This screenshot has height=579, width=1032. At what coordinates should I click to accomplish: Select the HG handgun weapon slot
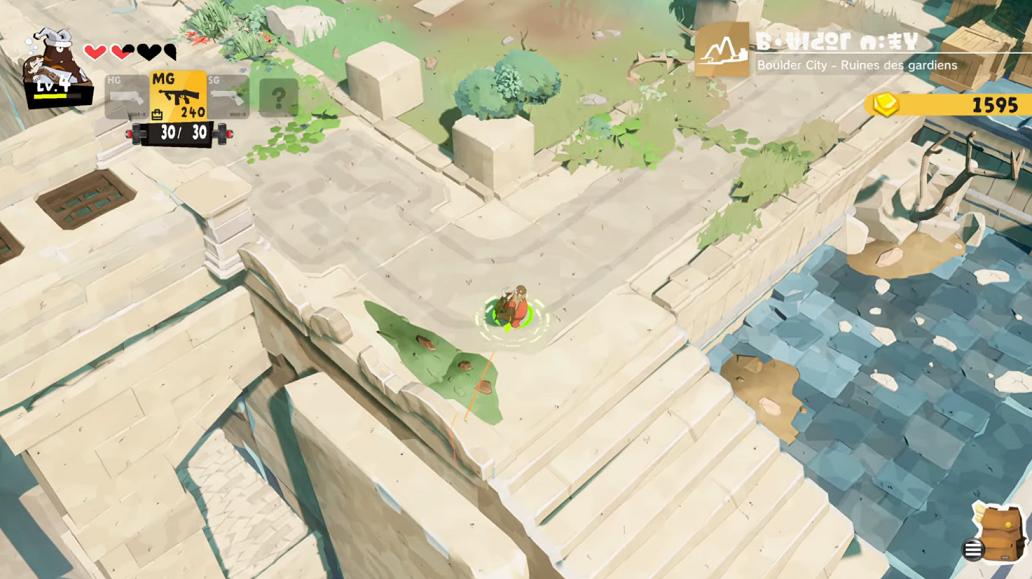(x=126, y=97)
